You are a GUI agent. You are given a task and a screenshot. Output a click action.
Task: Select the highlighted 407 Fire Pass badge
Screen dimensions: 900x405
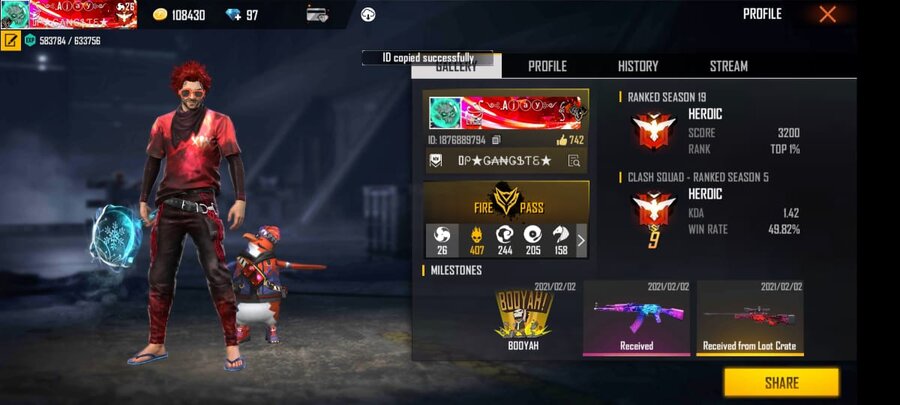click(477, 240)
